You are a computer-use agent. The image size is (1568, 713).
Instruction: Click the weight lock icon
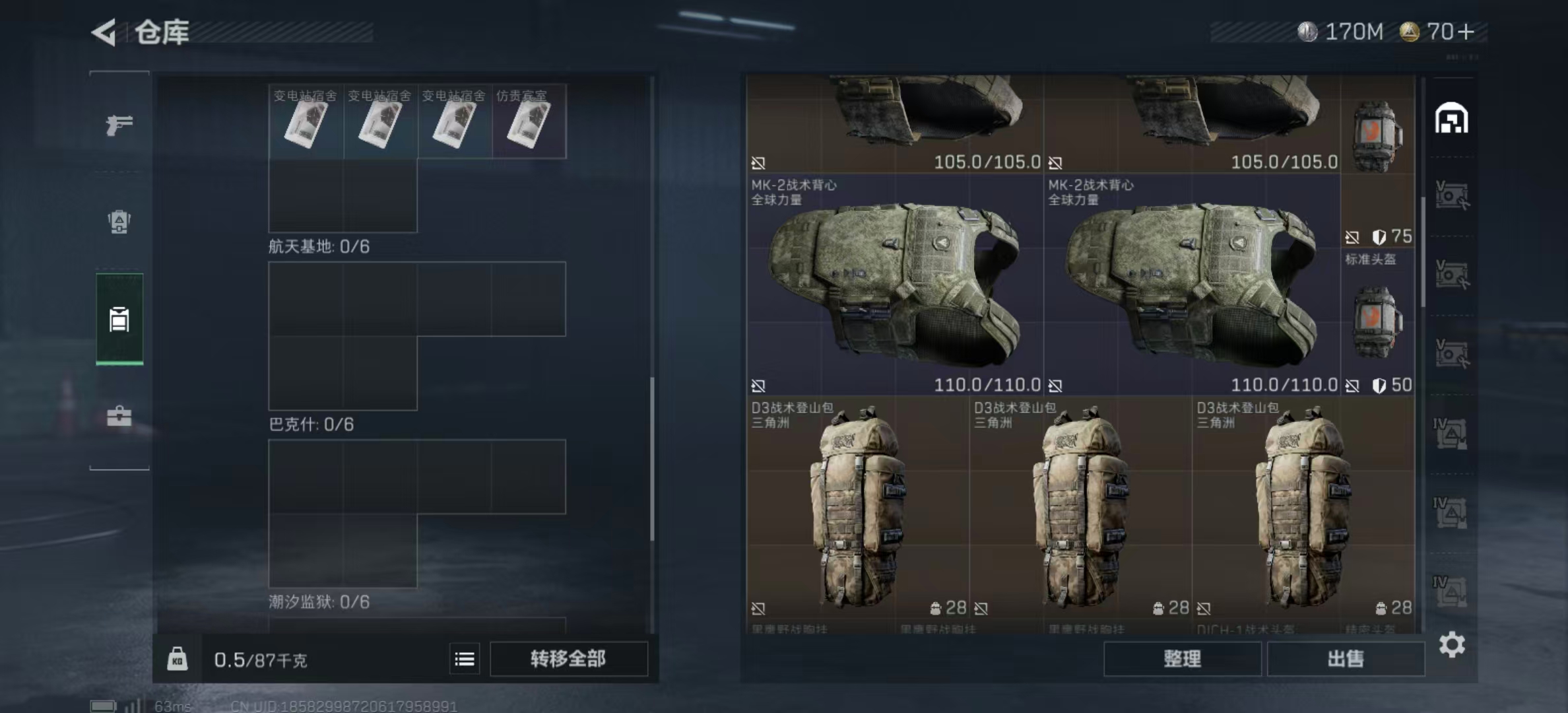177,659
